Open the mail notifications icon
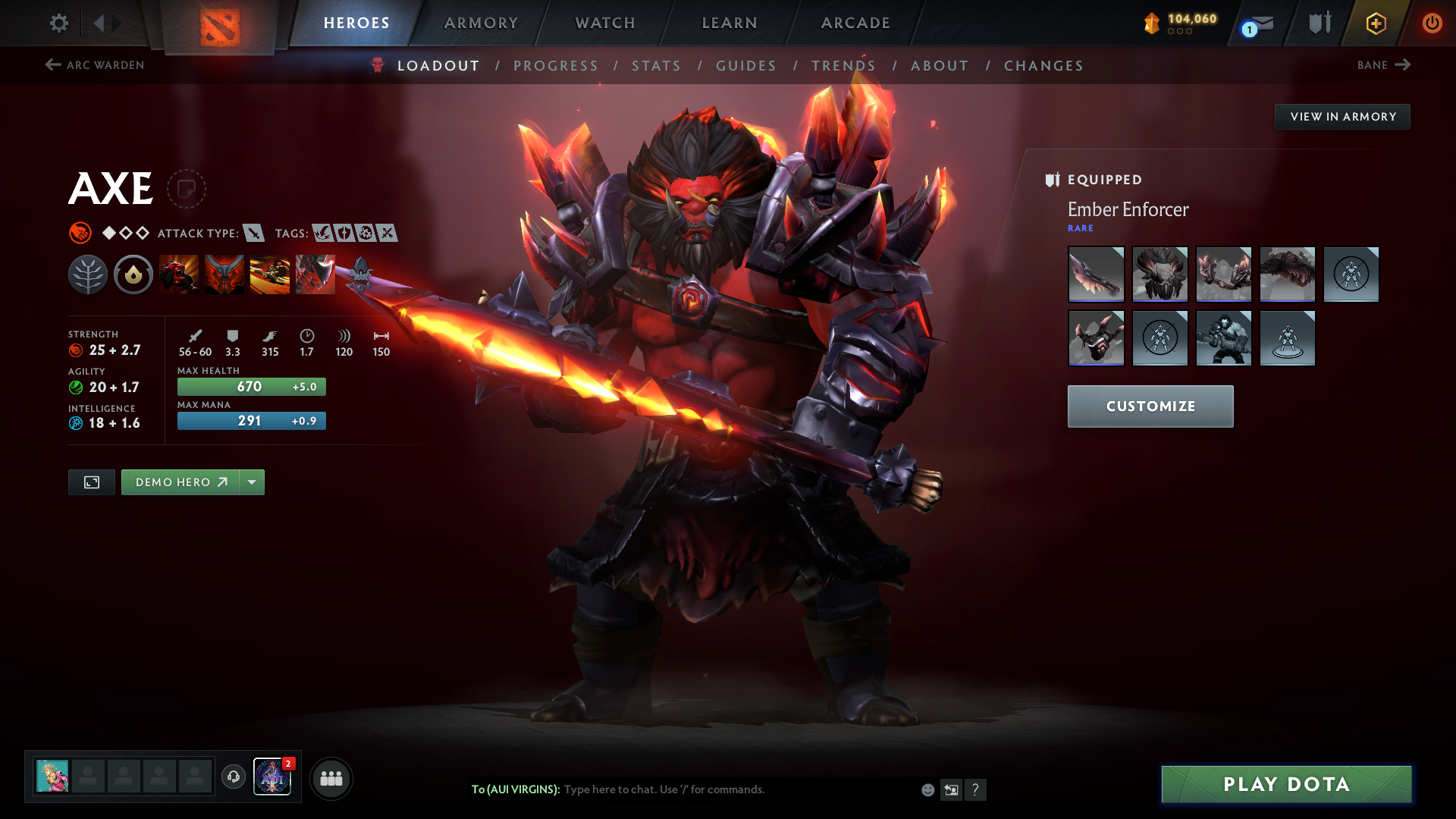The width and height of the screenshot is (1456, 819). pyautogui.click(x=1260, y=24)
